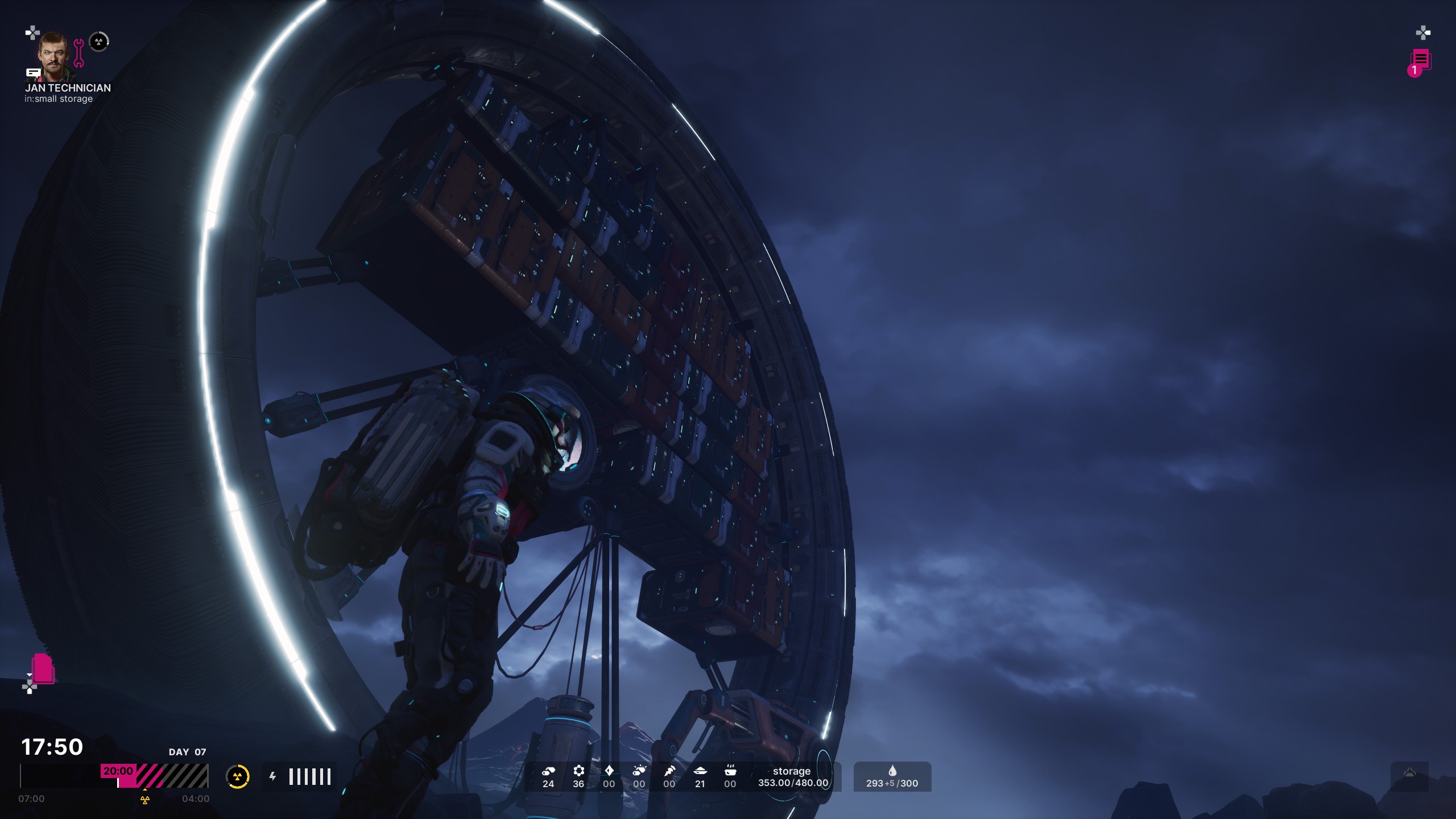Select the water droplet supply indicator
Viewport: 1456px width, 819px height.
point(893,771)
